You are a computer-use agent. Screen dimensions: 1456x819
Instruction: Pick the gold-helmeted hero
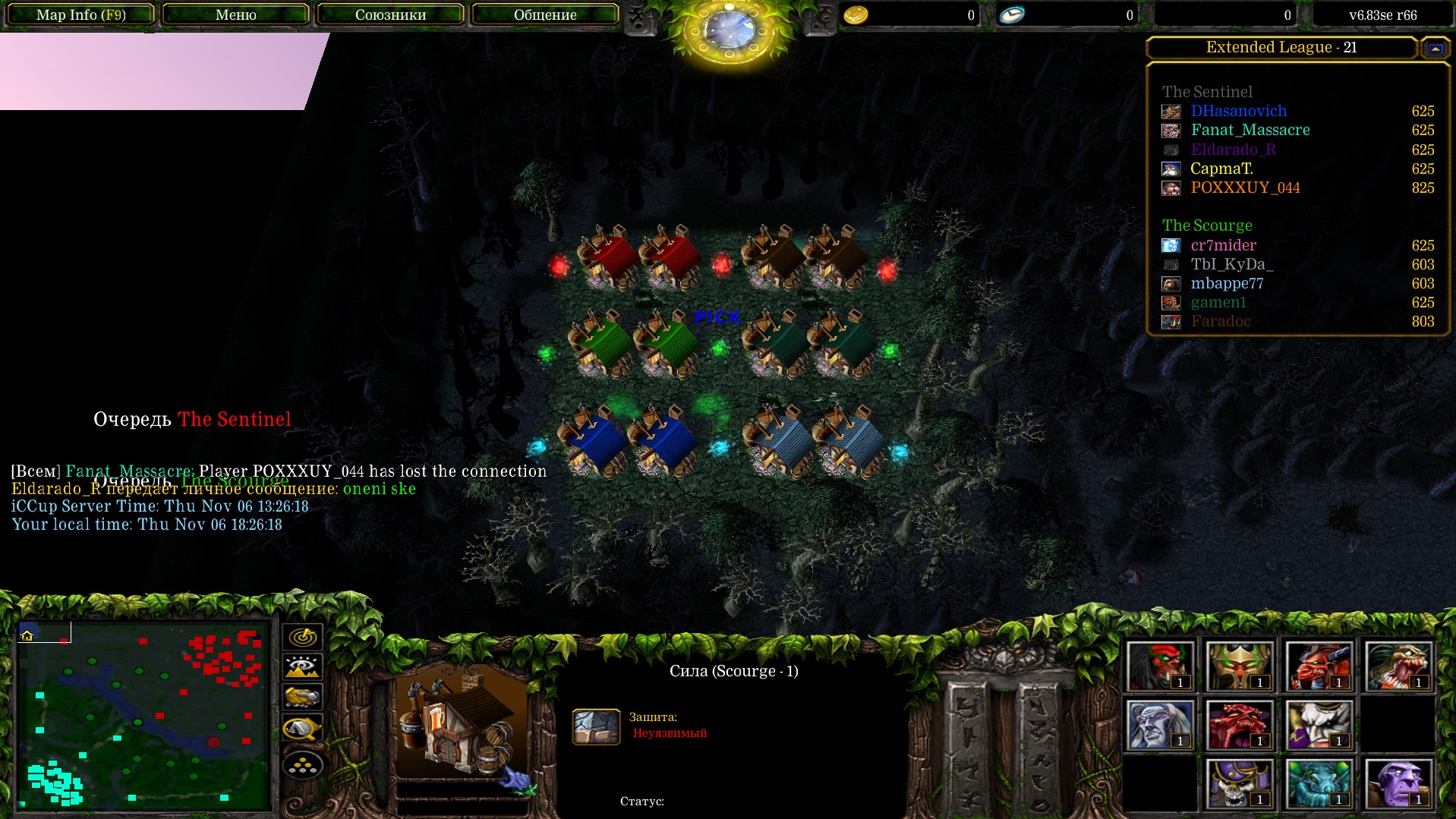pyautogui.click(x=1239, y=666)
